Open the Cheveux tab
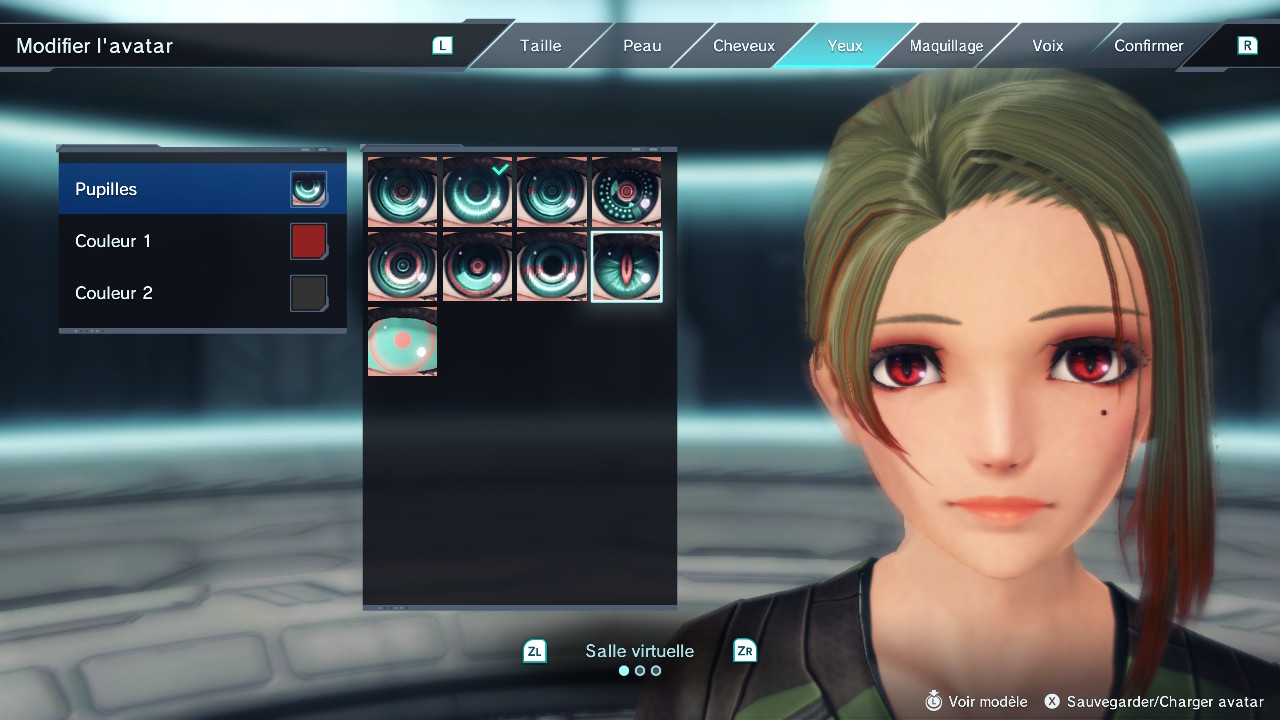Viewport: 1280px width, 720px height. click(743, 45)
